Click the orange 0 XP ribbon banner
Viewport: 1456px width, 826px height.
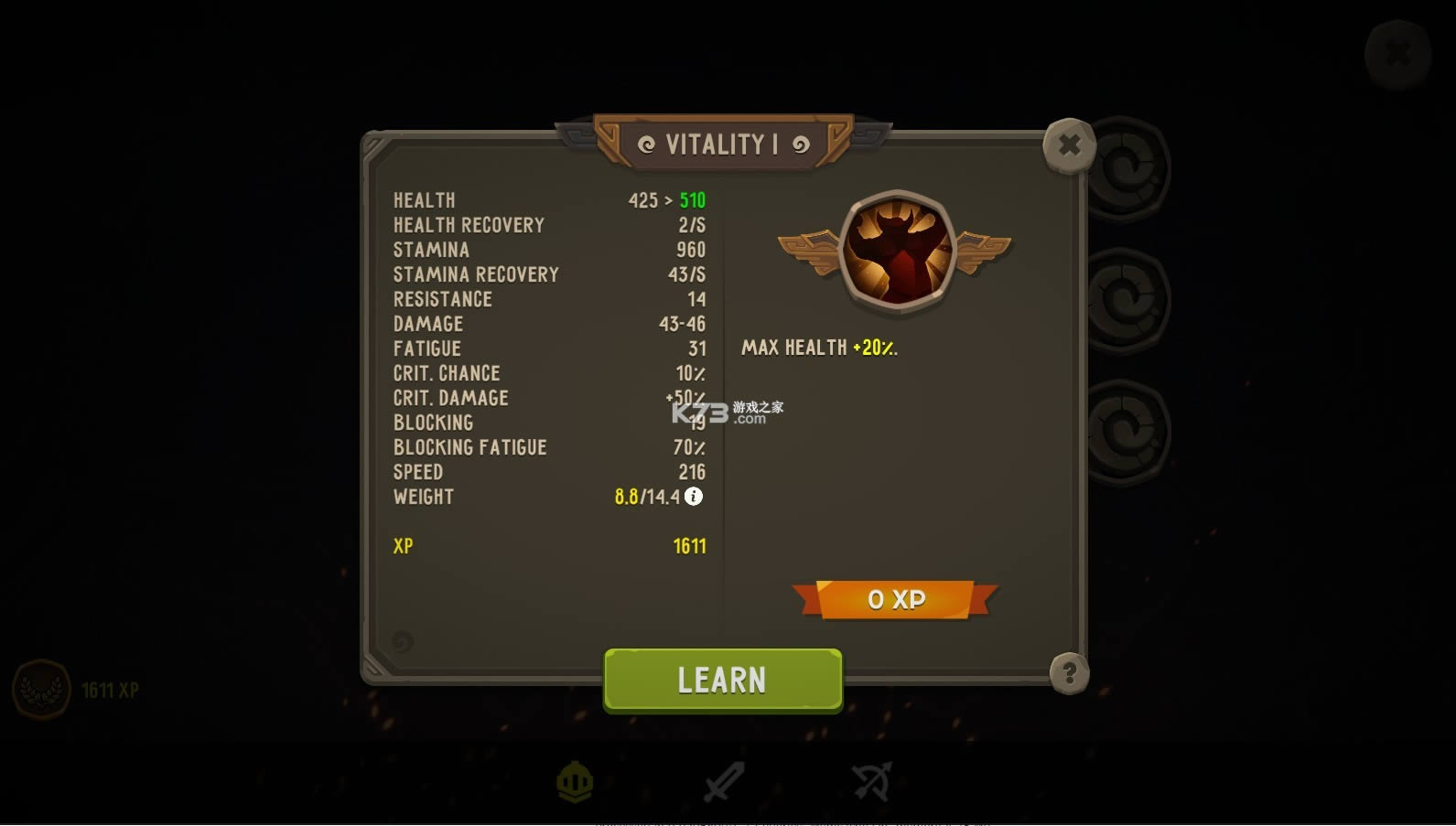click(895, 600)
